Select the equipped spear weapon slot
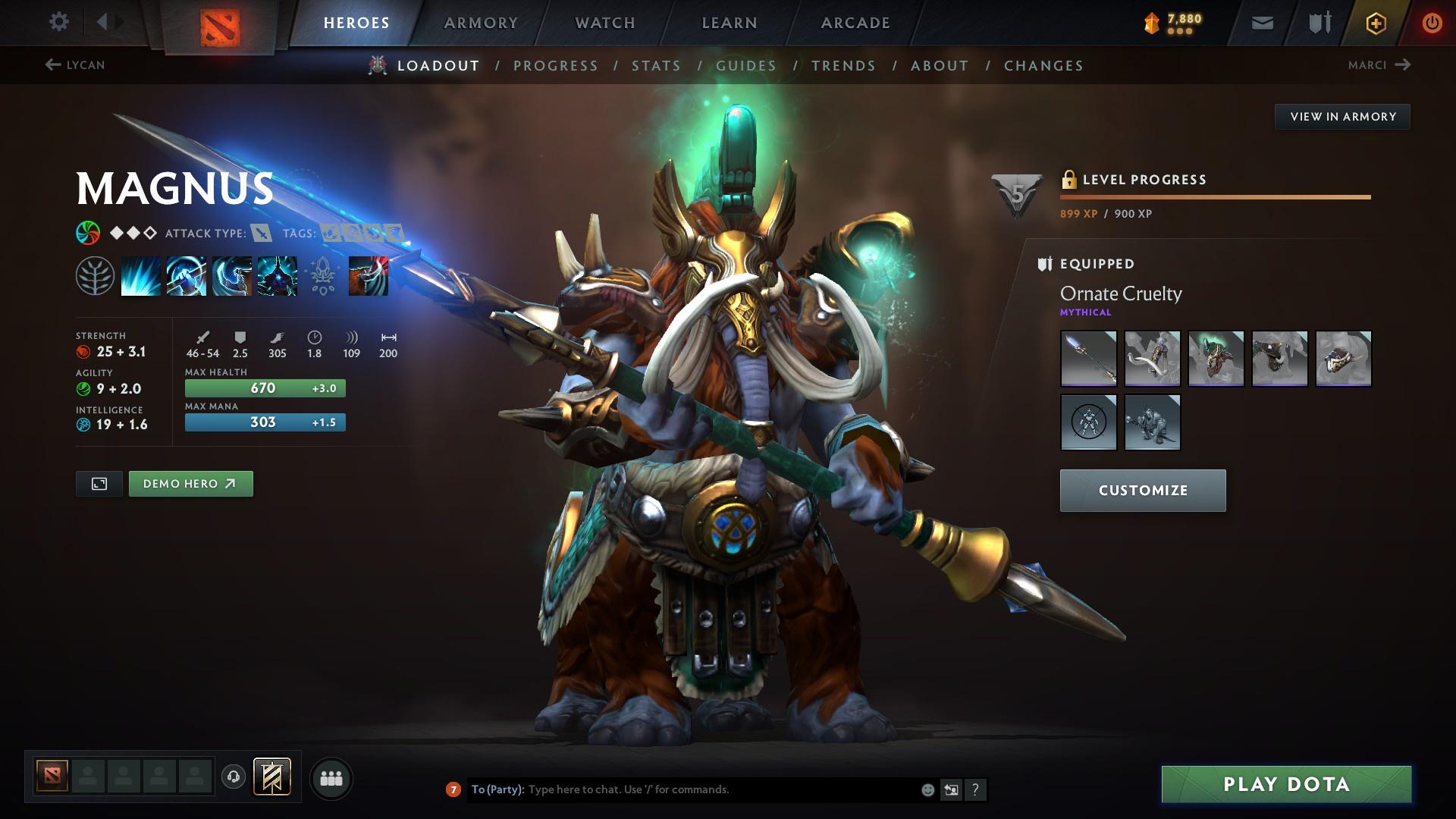 1088,358
